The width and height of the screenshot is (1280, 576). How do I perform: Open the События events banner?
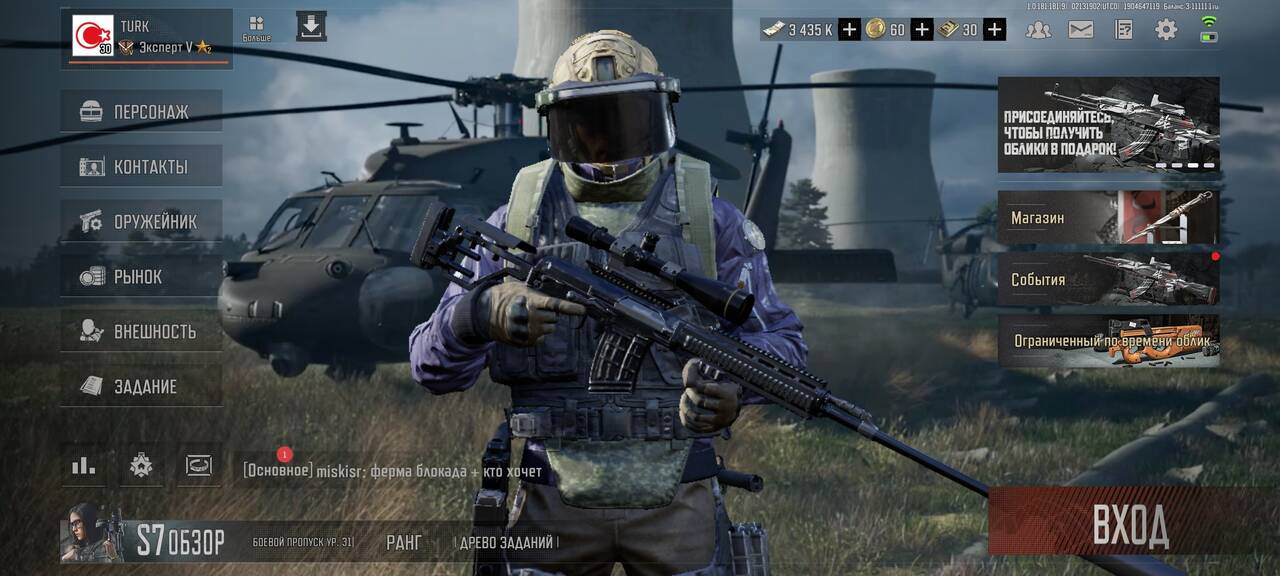tap(1108, 280)
